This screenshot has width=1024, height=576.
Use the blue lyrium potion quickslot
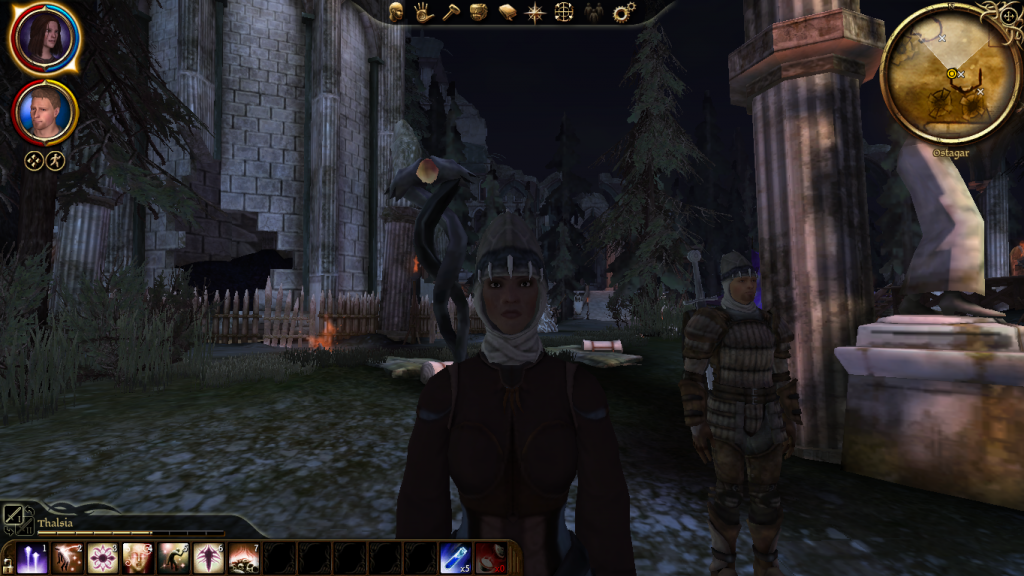point(454,558)
